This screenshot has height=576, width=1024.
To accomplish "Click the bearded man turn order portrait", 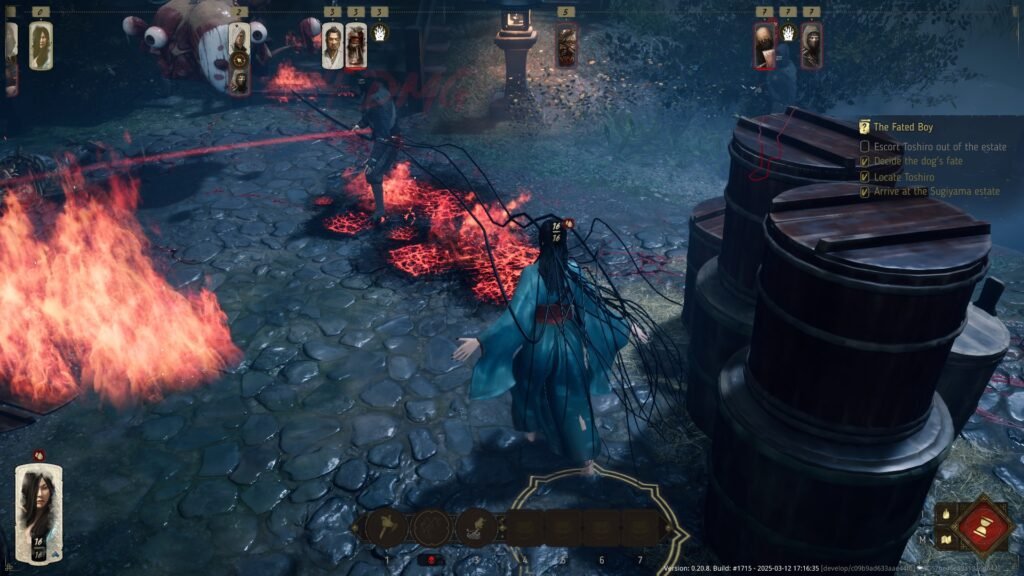I will (333, 46).
